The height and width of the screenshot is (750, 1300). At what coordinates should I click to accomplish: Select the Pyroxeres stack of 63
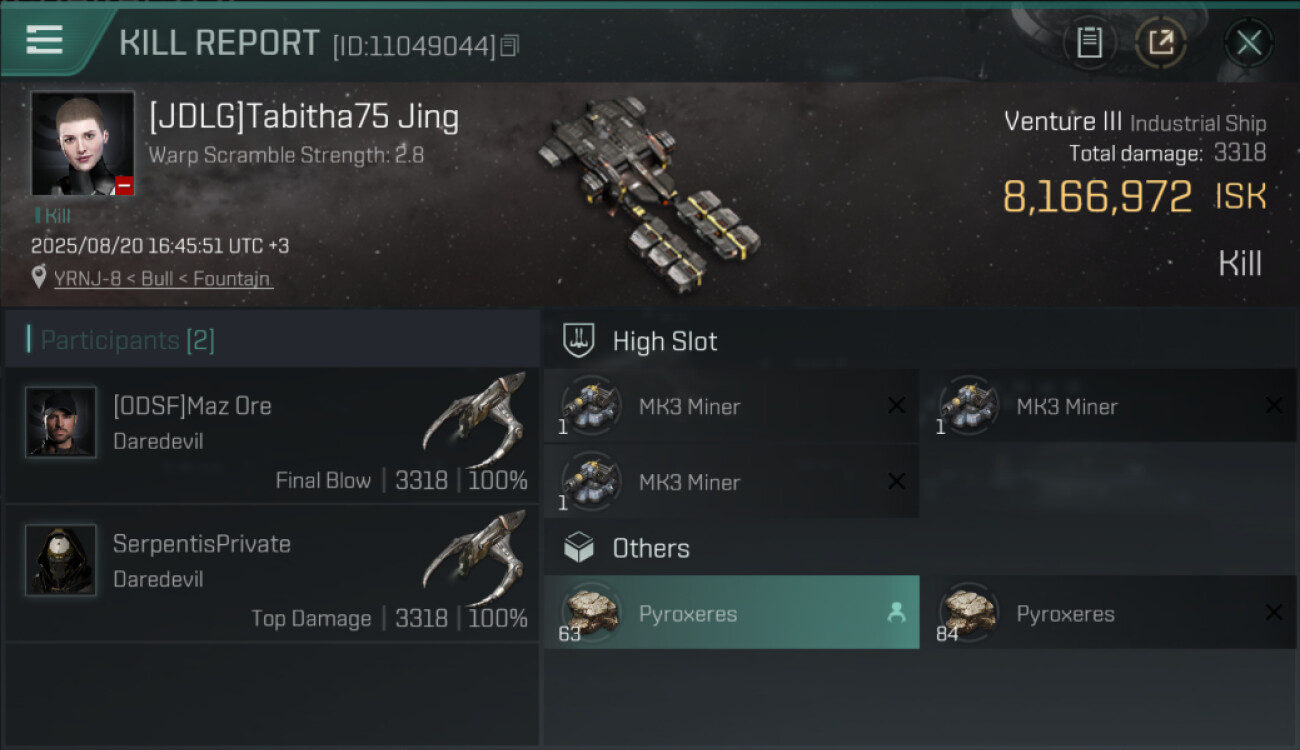pyautogui.click(x=732, y=613)
